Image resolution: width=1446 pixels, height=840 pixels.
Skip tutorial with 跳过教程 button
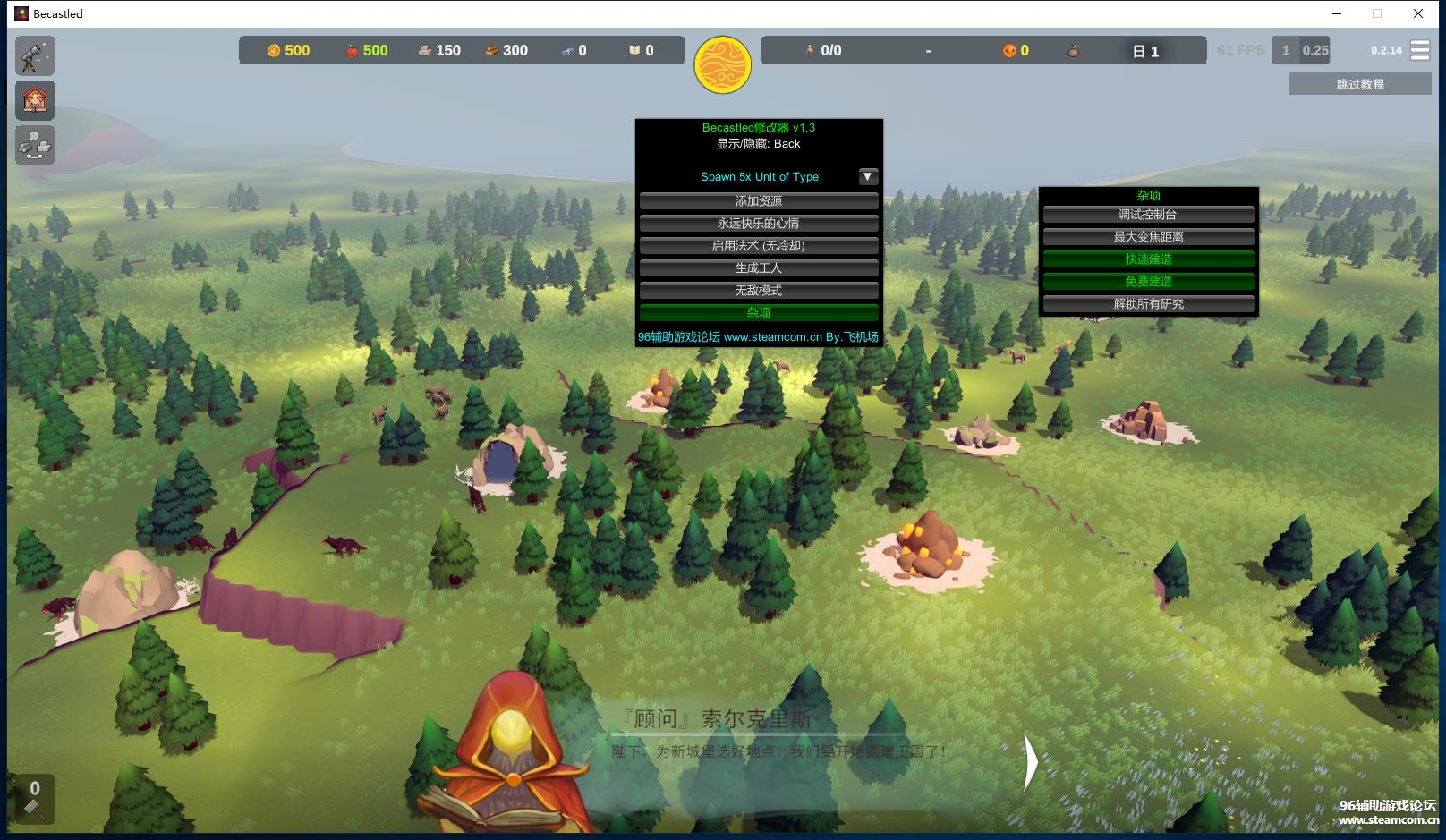[1359, 84]
